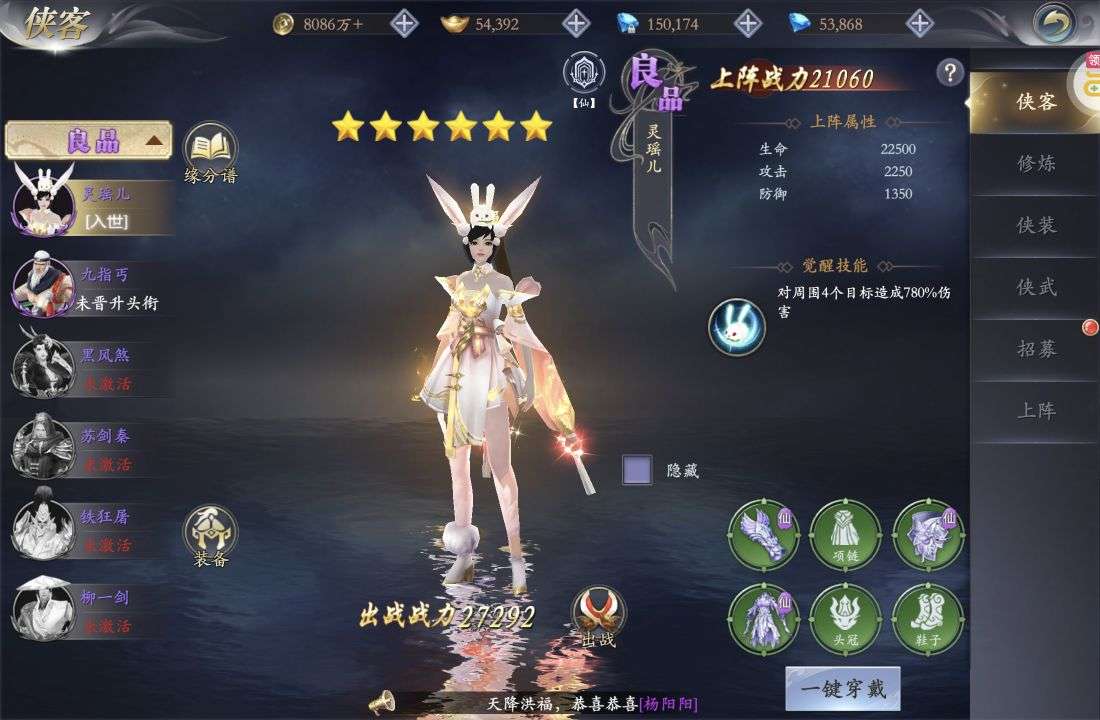This screenshot has height=720, width=1100.
Task: Go to the 上阵 formation tab
Action: 1036,411
